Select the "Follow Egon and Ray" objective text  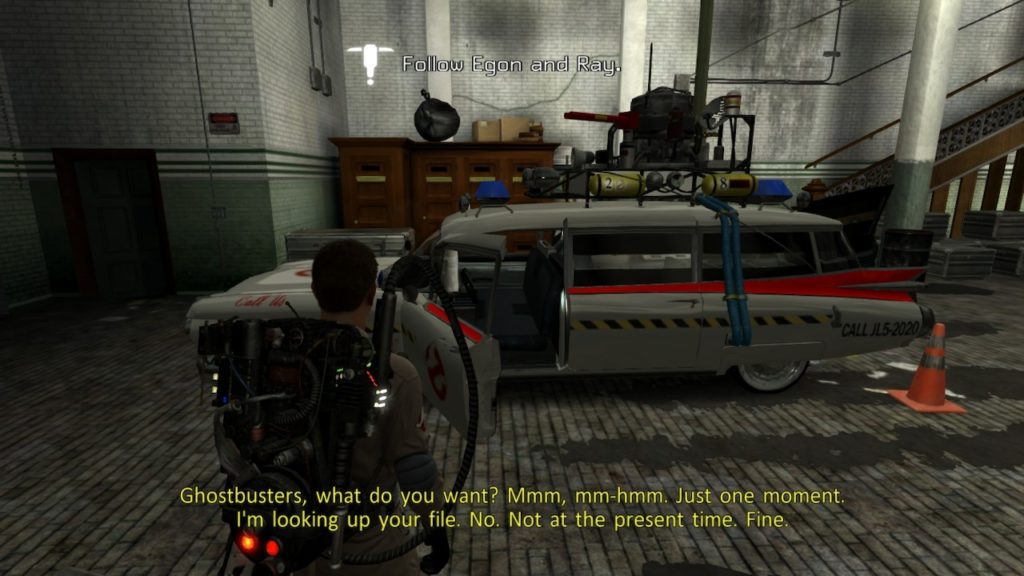pyautogui.click(x=511, y=65)
